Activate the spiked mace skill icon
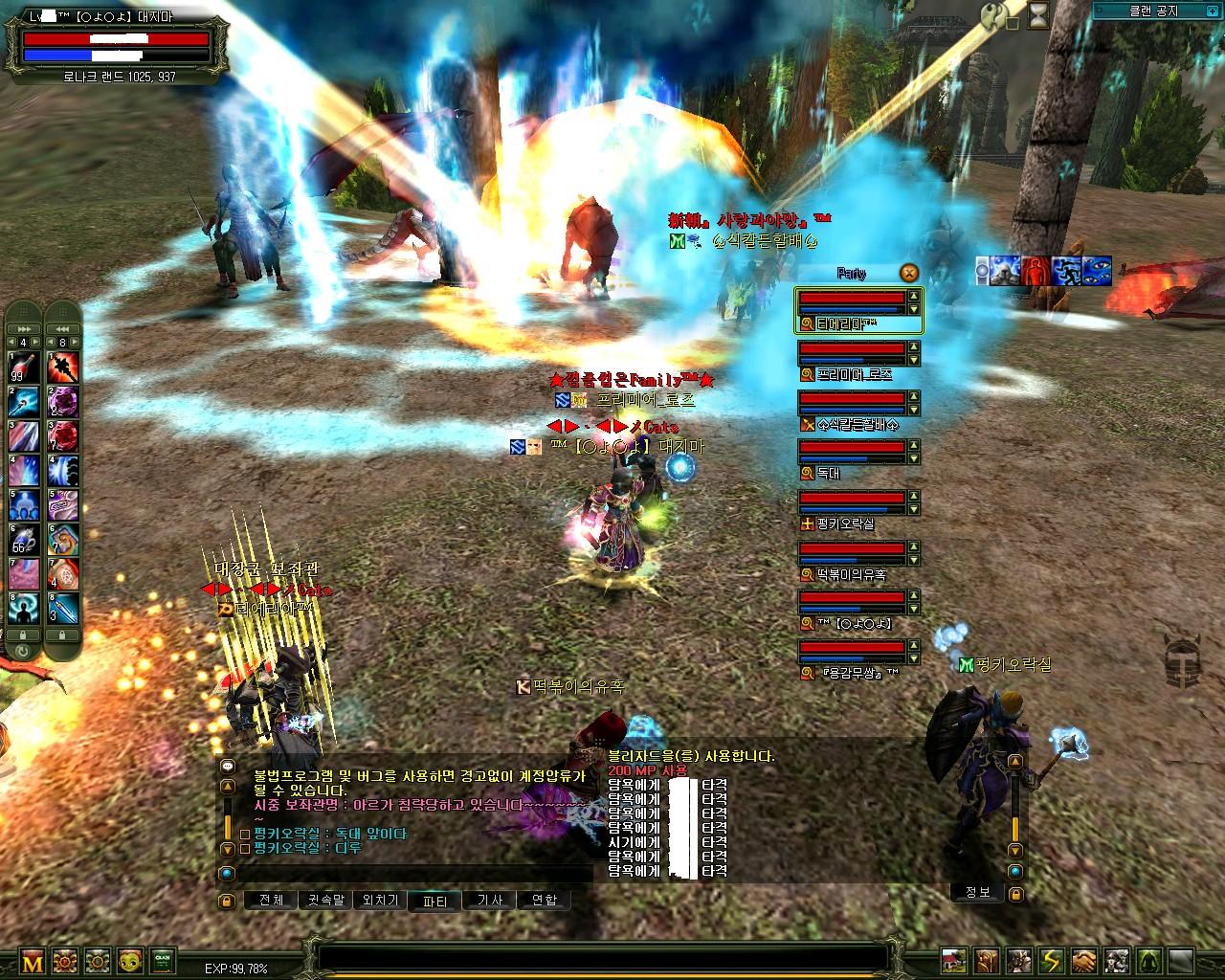This screenshot has width=1225, height=980. tap(64, 368)
